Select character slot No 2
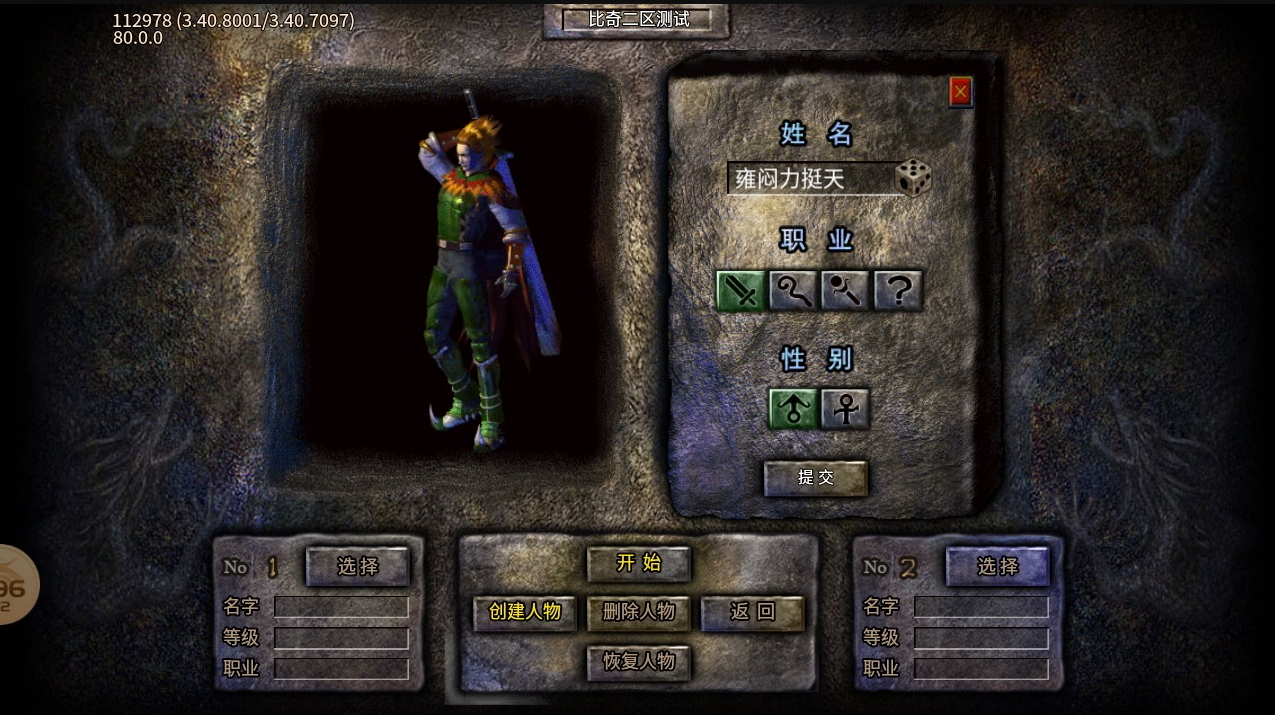 point(997,566)
